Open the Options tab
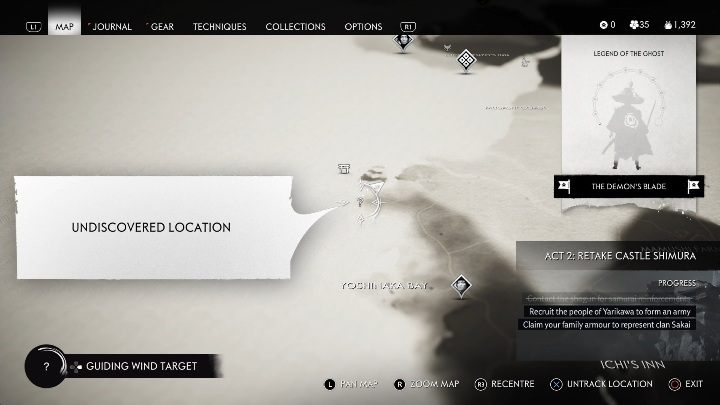 pos(363,26)
